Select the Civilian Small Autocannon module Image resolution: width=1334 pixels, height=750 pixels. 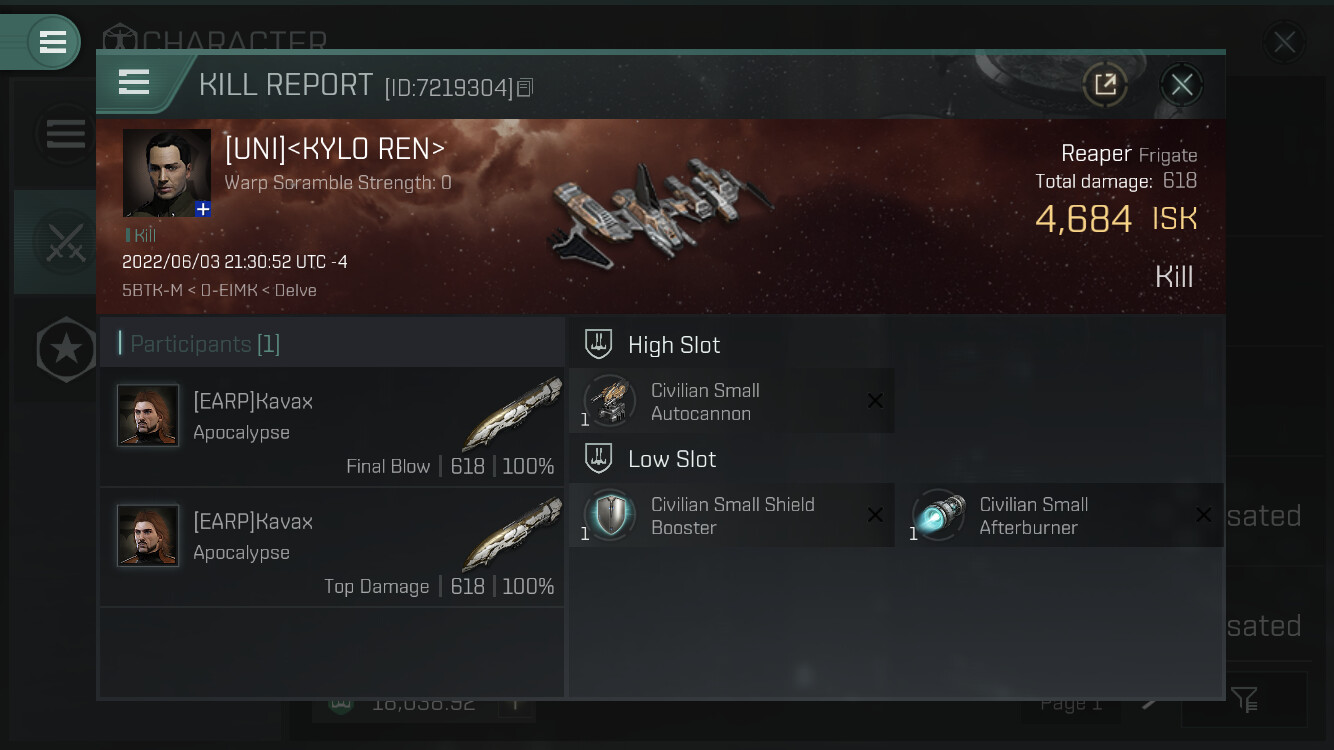click(731, 401)
